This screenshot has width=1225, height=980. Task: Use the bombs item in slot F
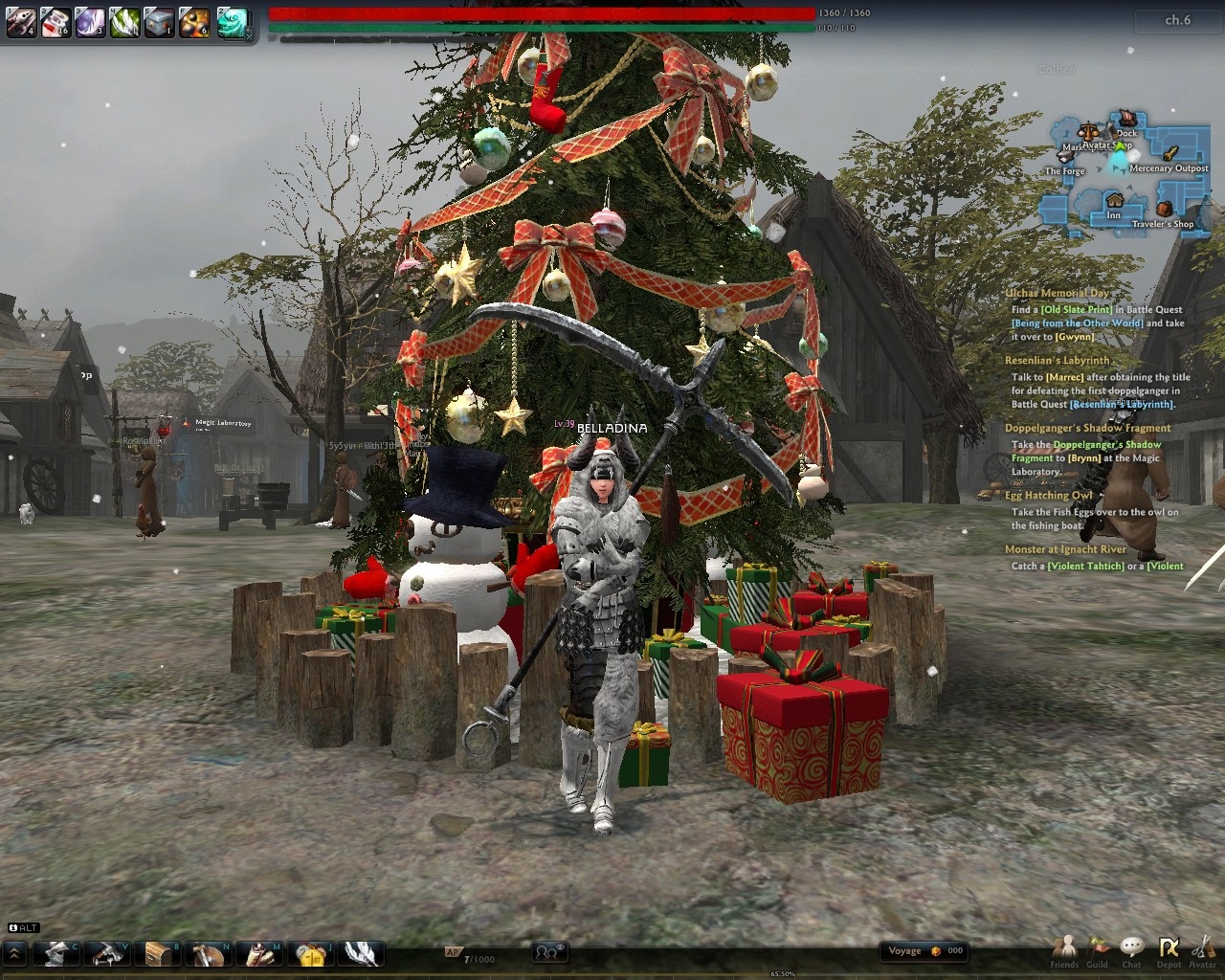194,21
